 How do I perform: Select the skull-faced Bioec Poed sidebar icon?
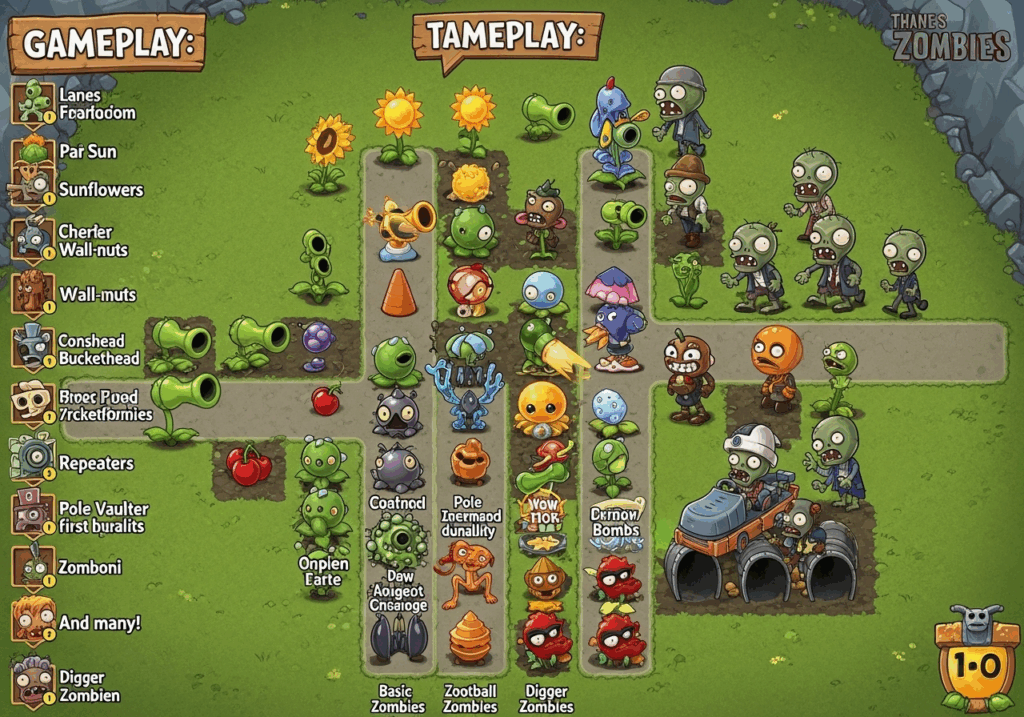coord(33,403)
